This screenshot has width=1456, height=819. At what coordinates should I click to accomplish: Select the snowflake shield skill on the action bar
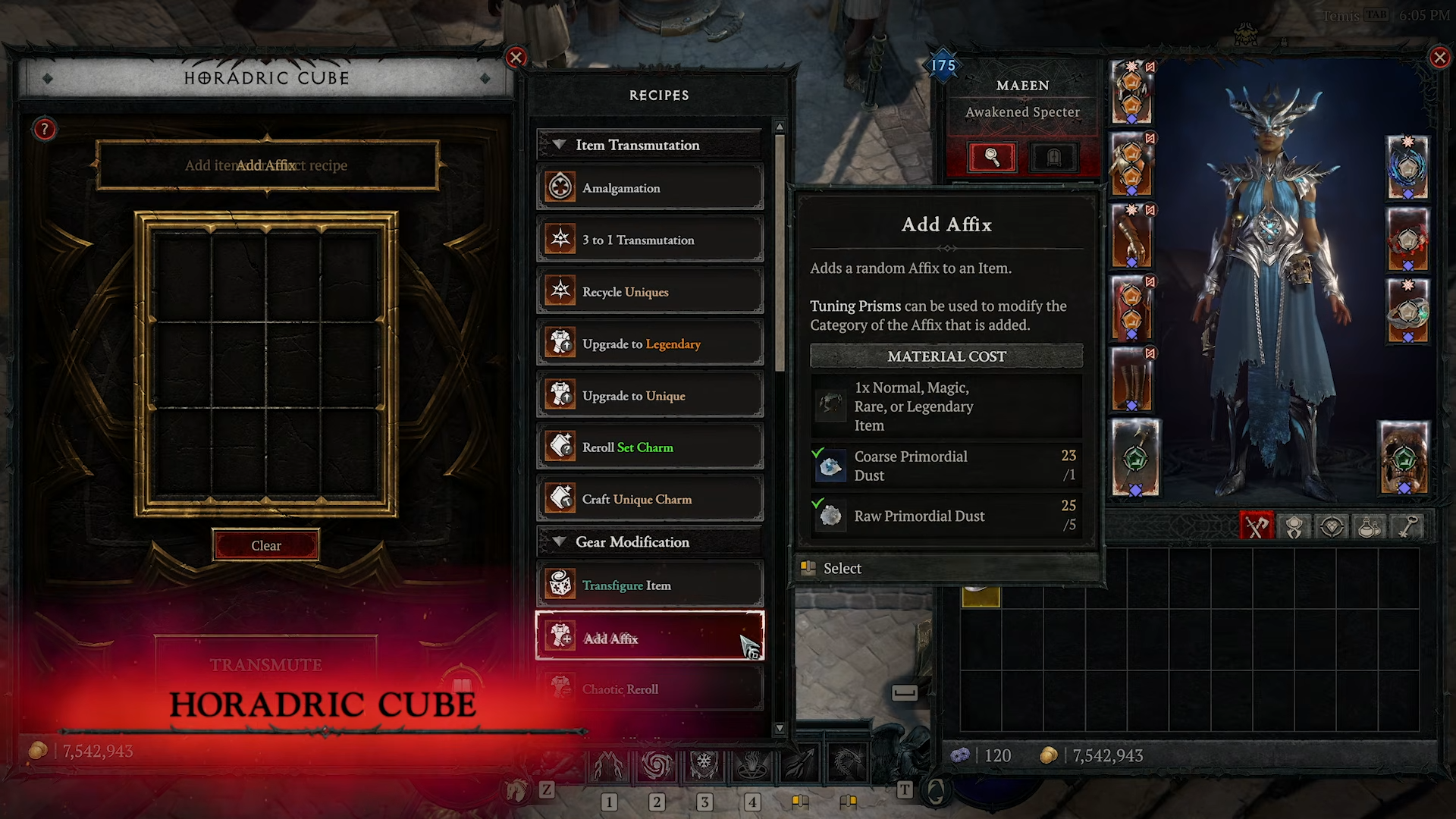click(704, 766)
